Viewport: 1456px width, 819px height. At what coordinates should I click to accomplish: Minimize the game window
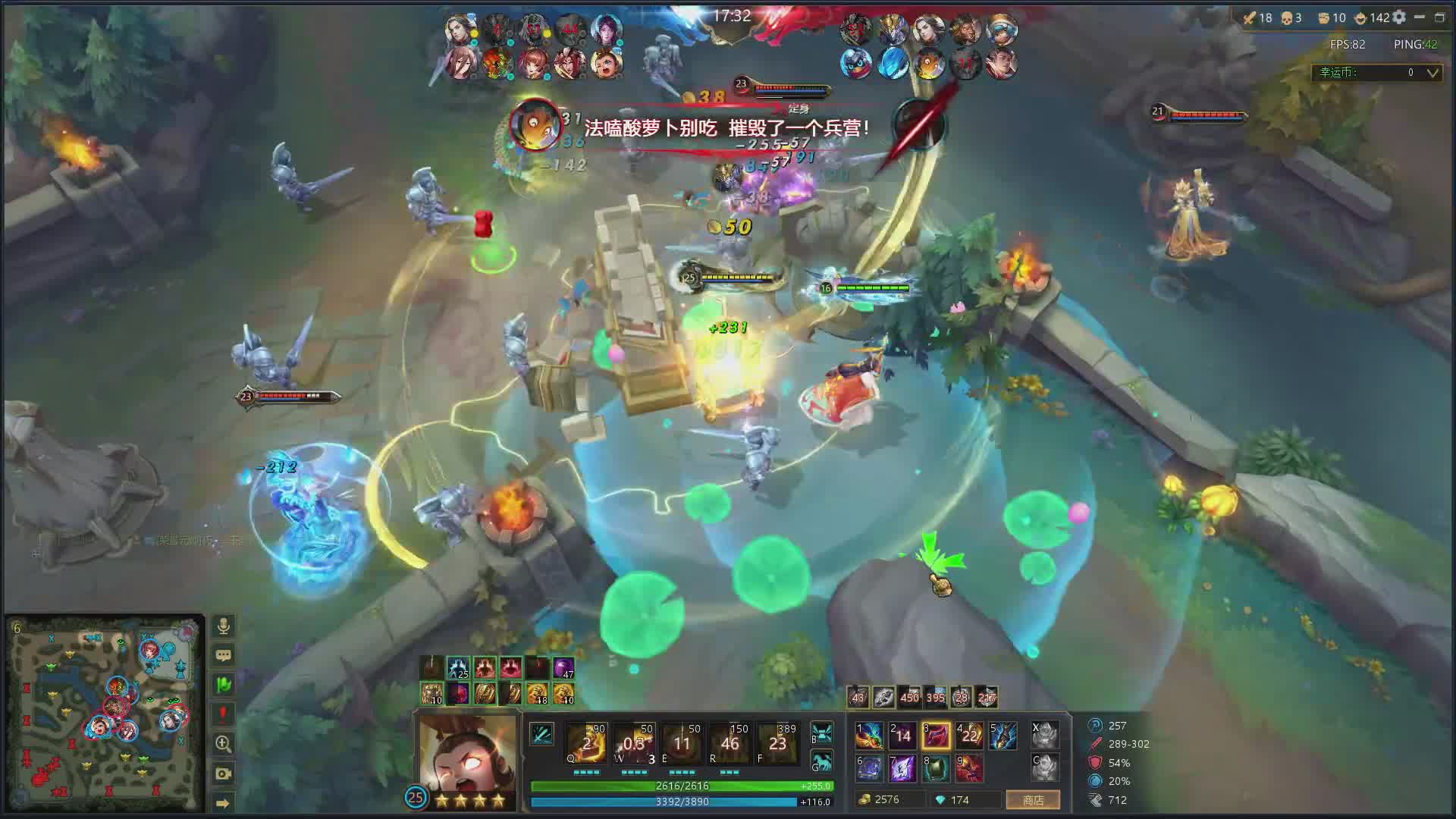pos(1420,17)
